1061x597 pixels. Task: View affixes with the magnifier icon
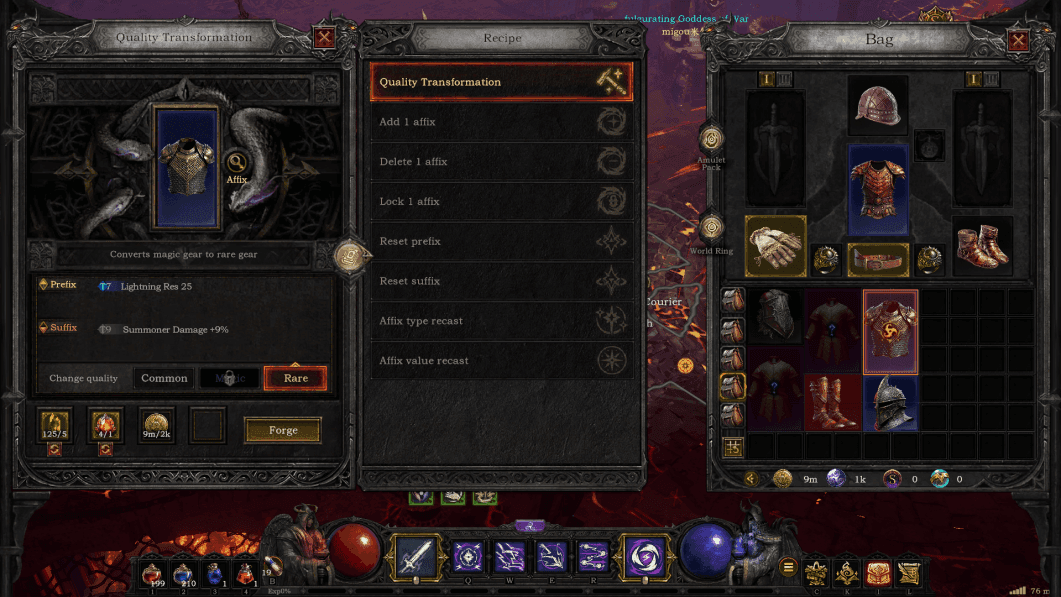(x=237, y=162)
